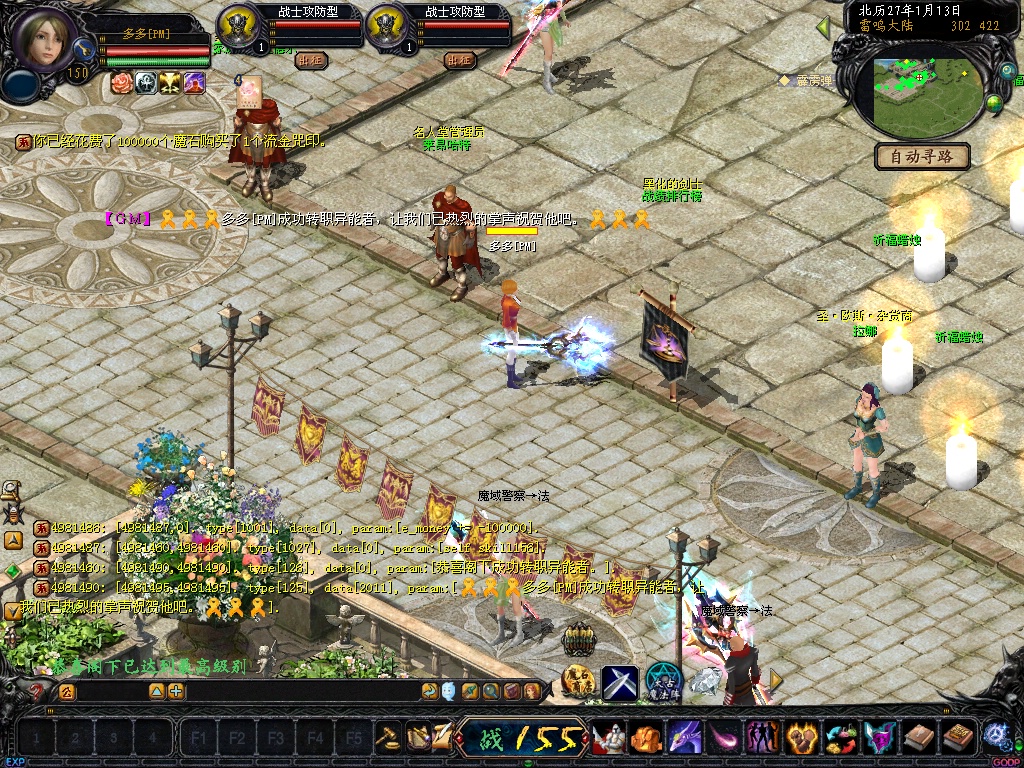Image resolution: width=1024 pixels, height=768 pixels.
Task: Click the rose buff icon
Action: pos(122,83)
